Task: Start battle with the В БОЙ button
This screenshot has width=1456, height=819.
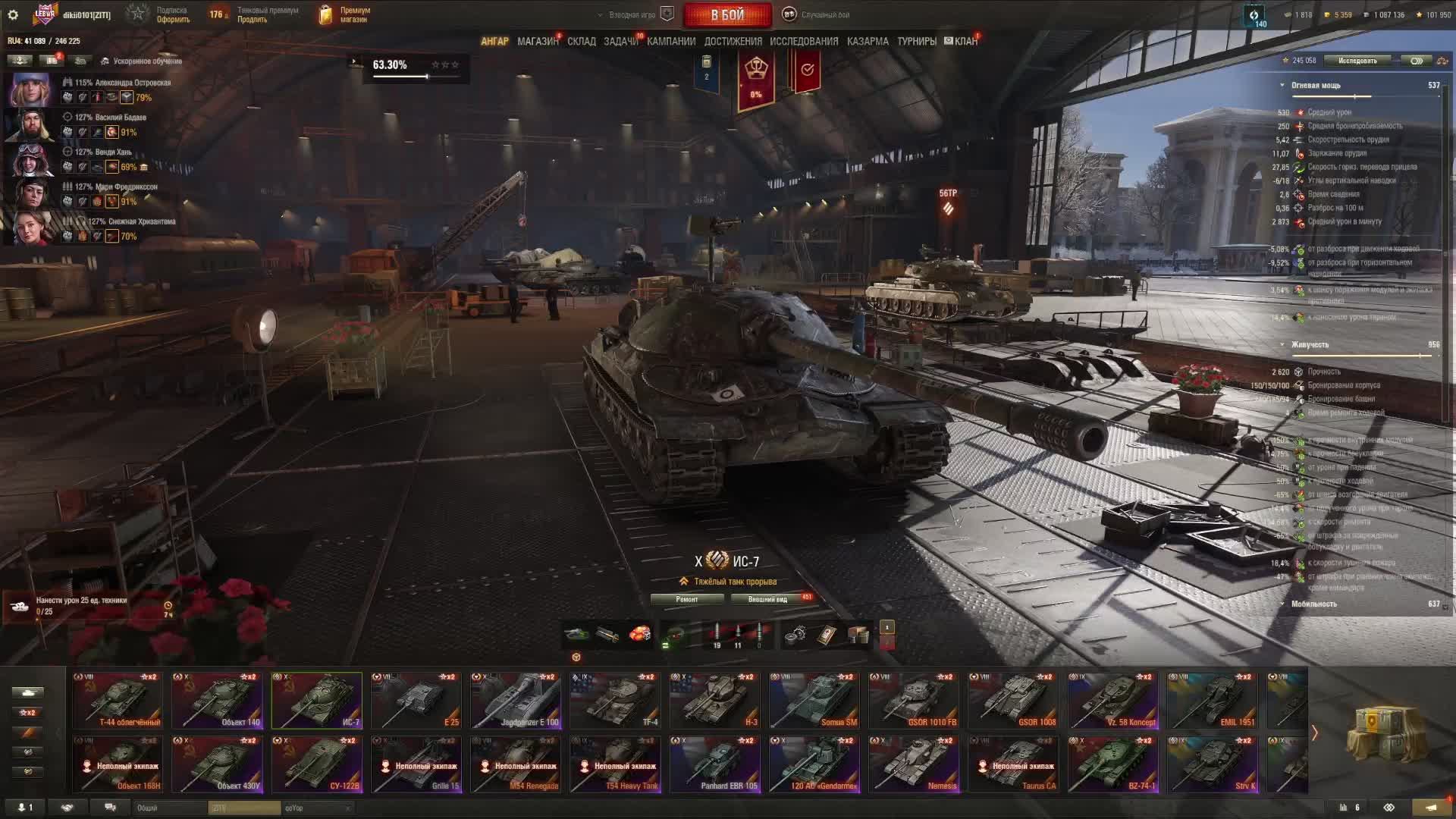Action: pos(727,14)
